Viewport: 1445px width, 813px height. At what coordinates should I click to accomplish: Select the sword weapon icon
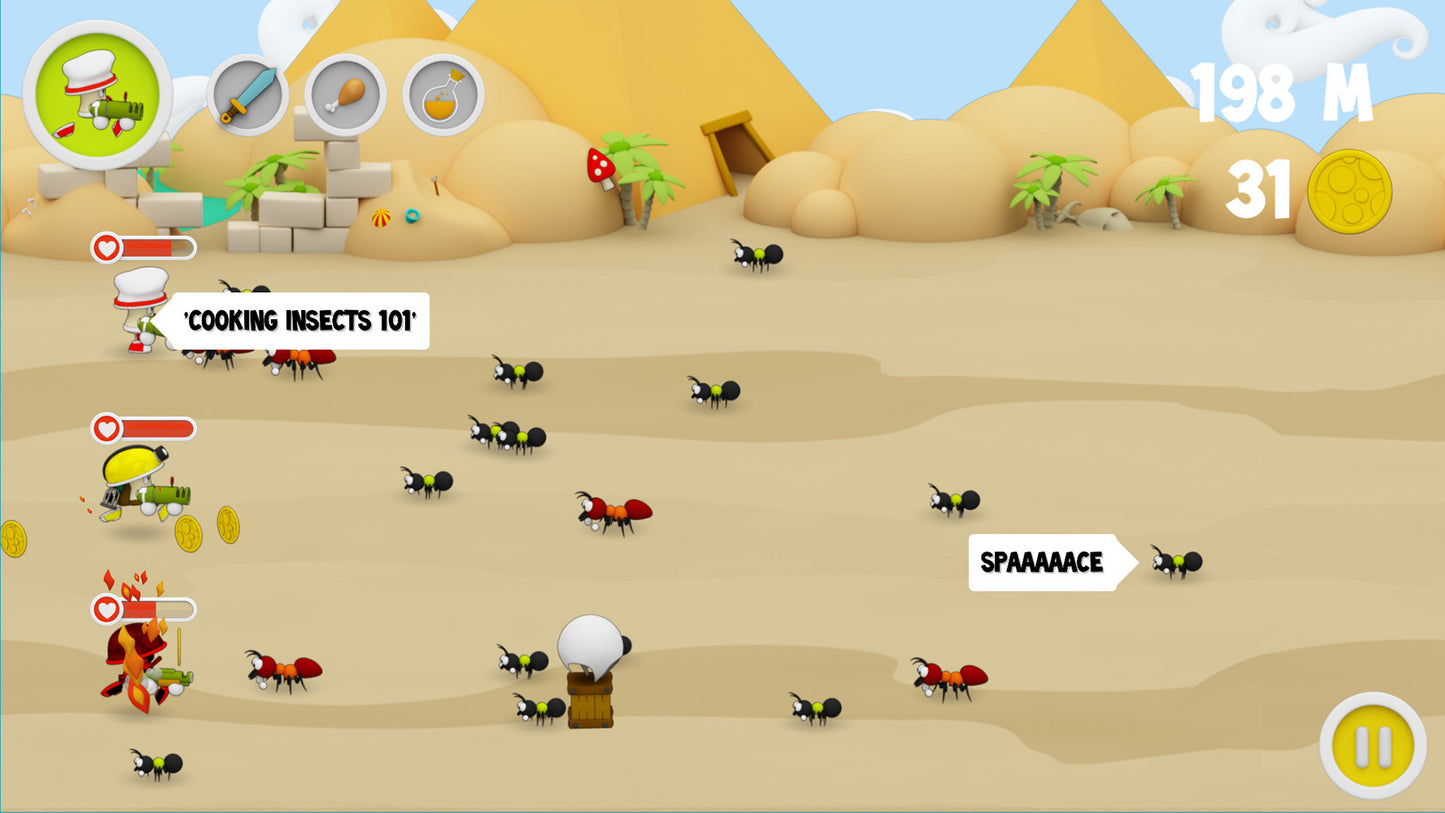[248, 95]
